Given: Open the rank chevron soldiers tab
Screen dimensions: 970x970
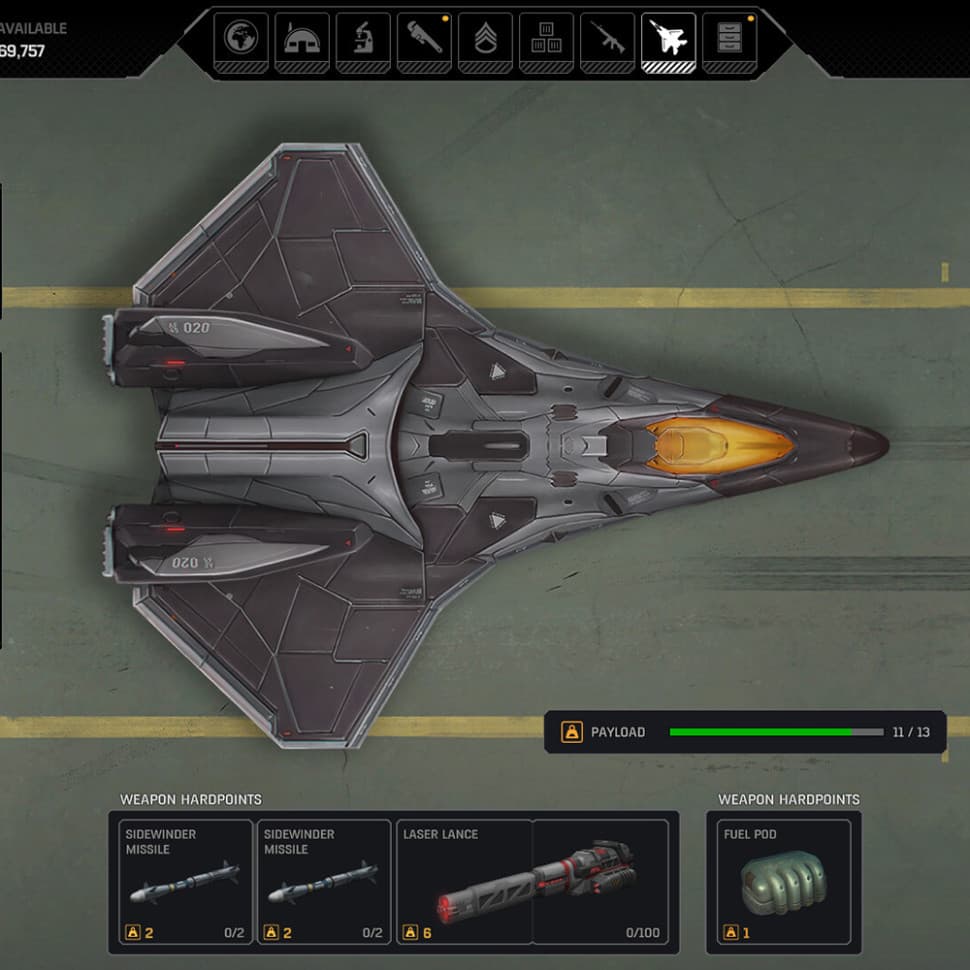Looking at the screenshot, I should pos(485,40).
